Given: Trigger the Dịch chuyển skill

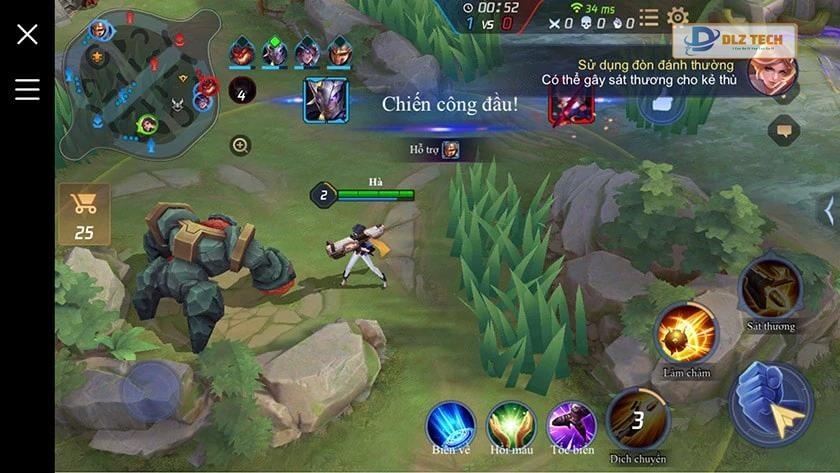Looking at the screenshot, I should pos(638,419).
